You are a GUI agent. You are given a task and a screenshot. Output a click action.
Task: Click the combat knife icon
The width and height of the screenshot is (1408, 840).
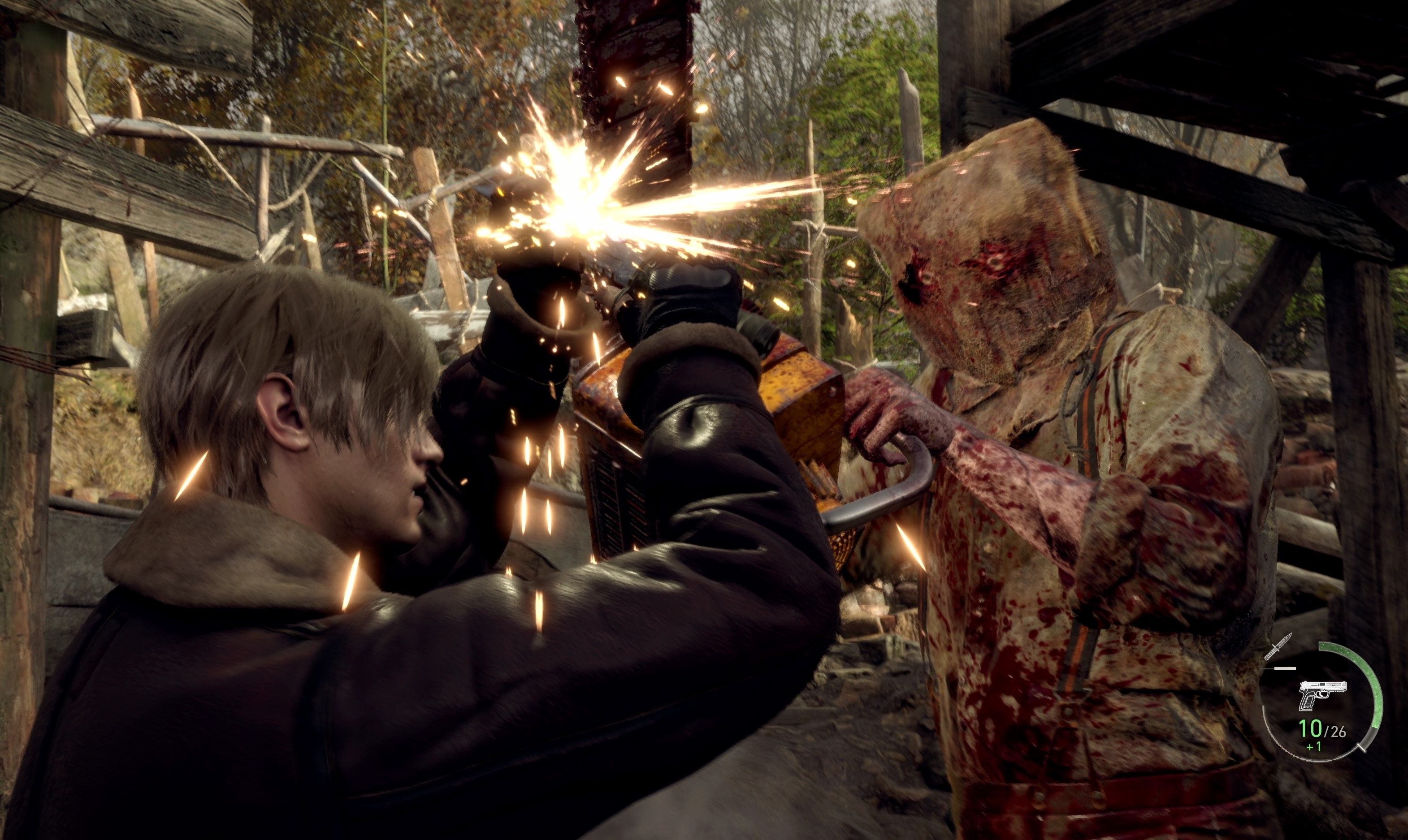1278,646
